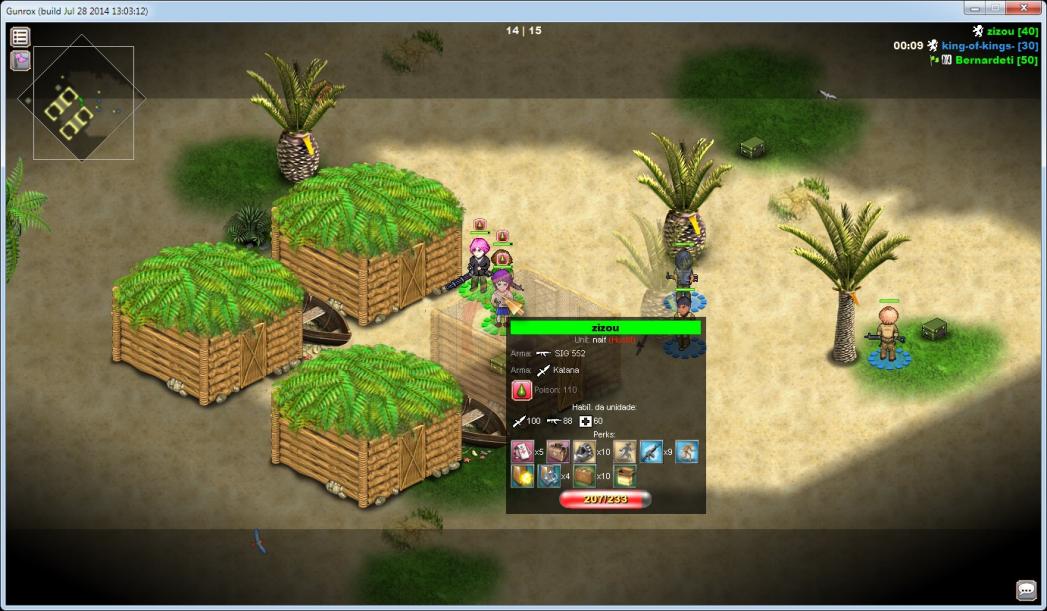1047x611 pixels.
Task: Close the Gunrox window
Action: 1019,9
